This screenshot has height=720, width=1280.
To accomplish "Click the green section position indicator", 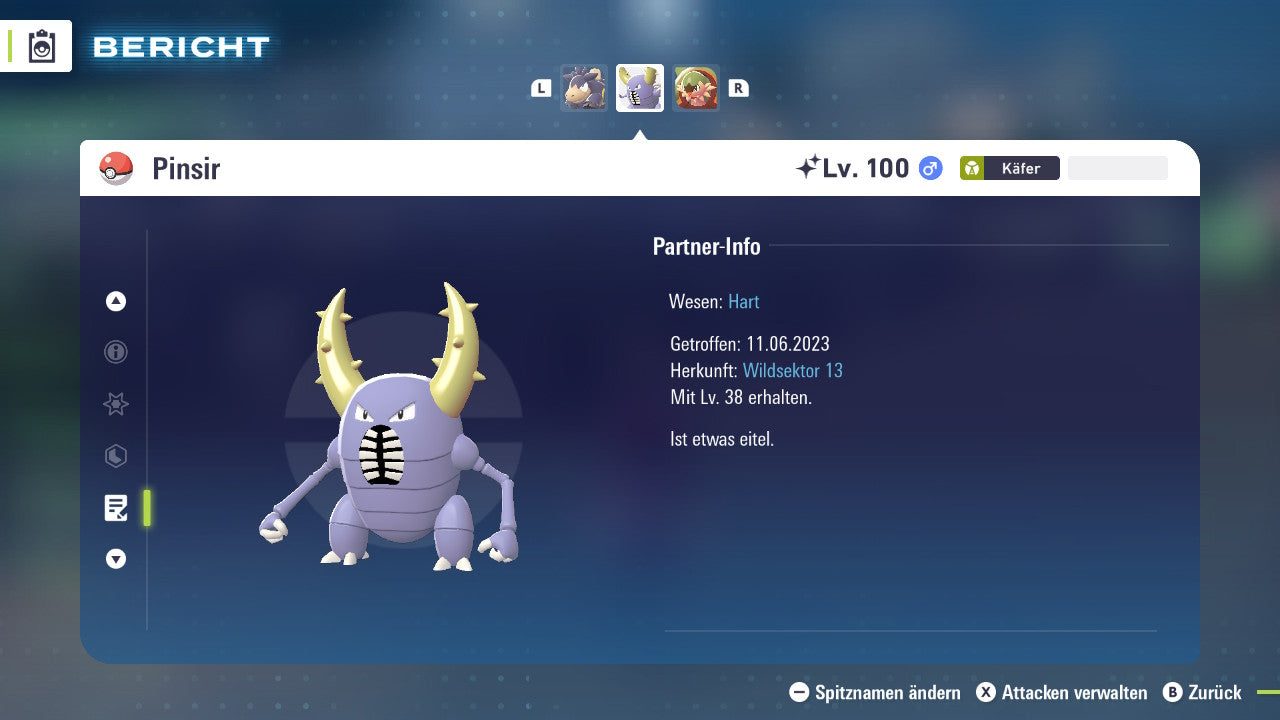I will [148, 508].
